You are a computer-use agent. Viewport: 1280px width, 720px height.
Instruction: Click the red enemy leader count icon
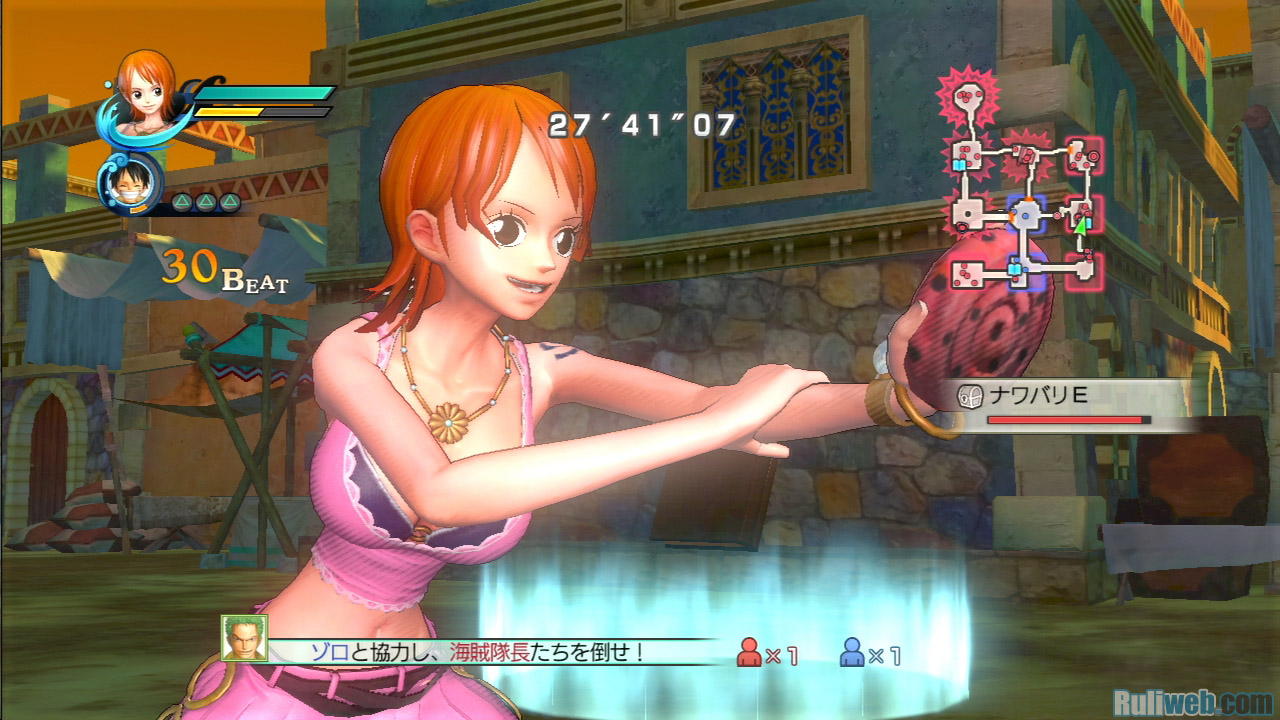749,653
